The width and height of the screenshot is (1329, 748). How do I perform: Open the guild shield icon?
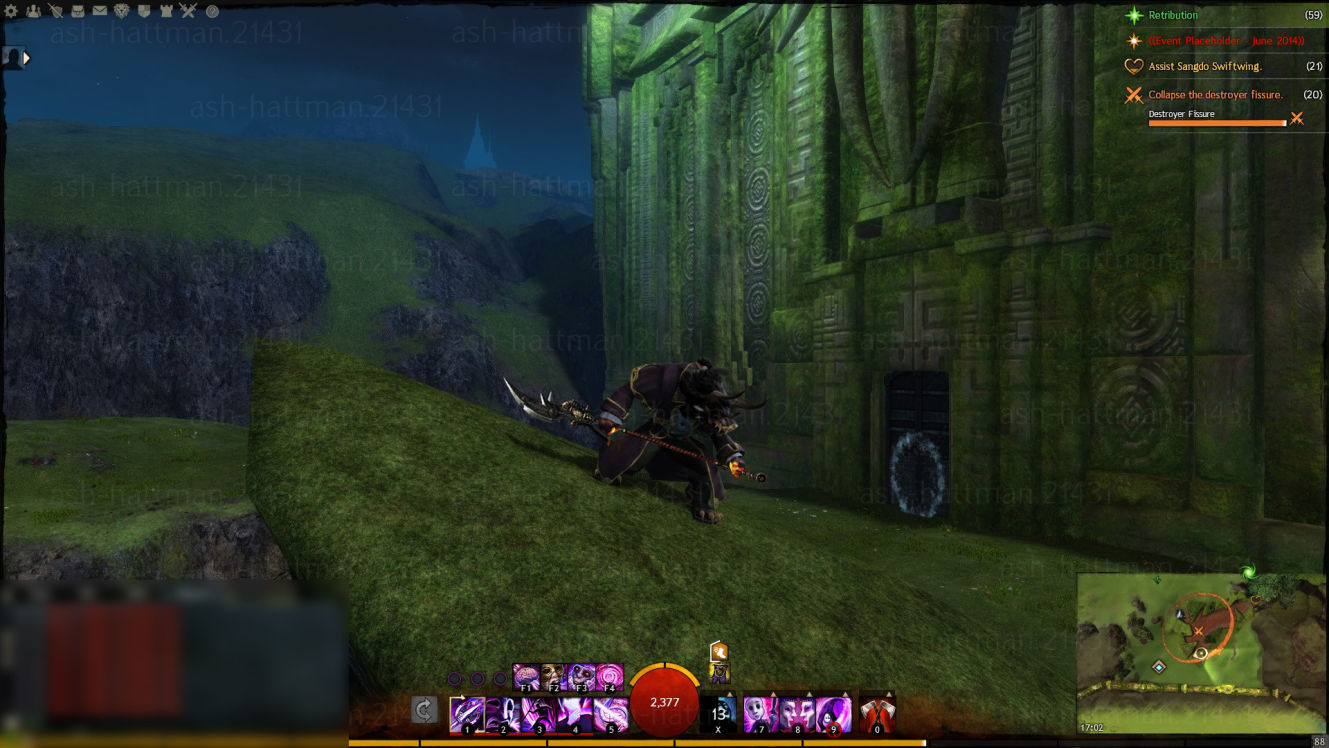coord(144,11)
